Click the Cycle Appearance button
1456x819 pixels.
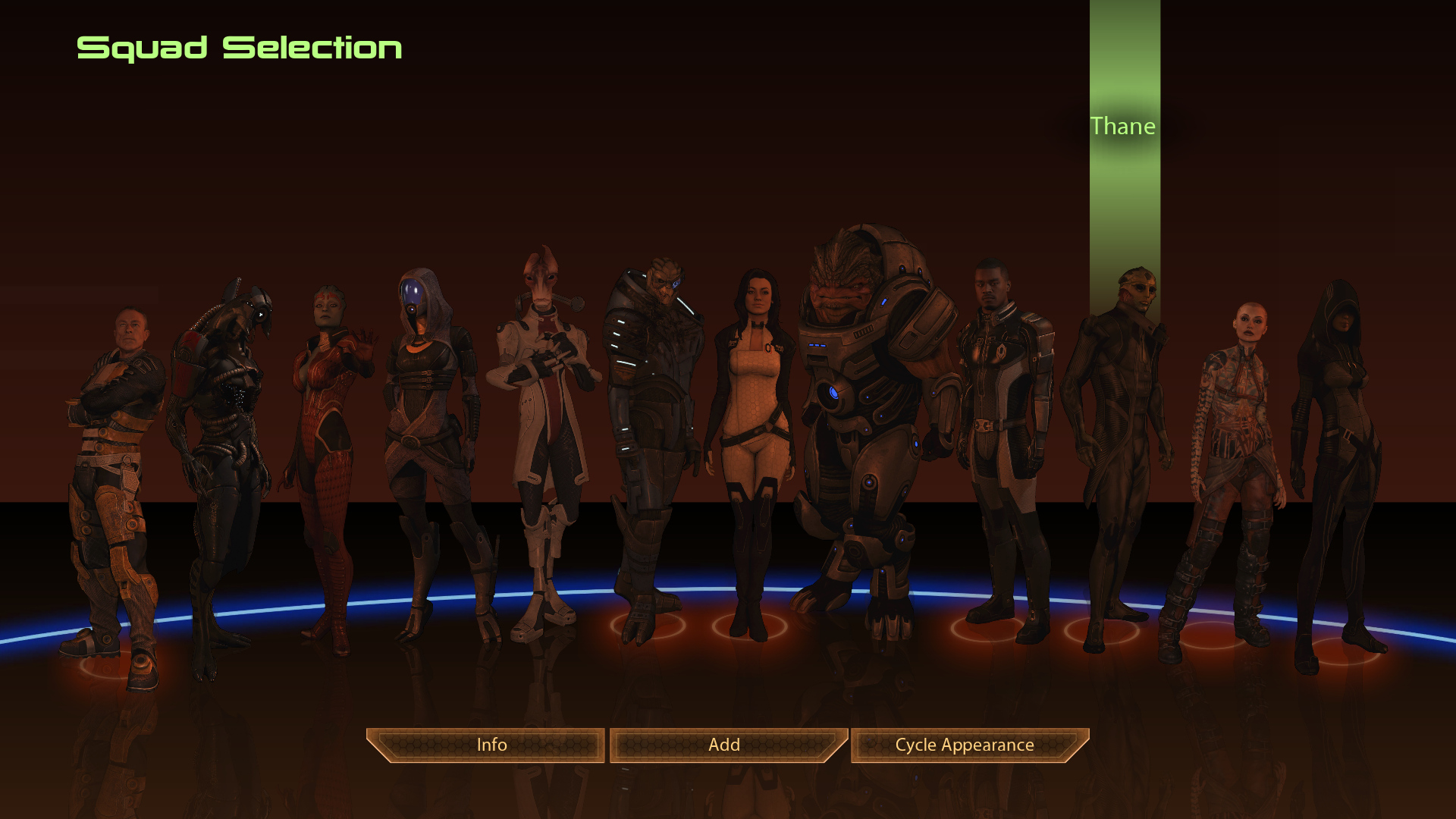coord(965,745)
